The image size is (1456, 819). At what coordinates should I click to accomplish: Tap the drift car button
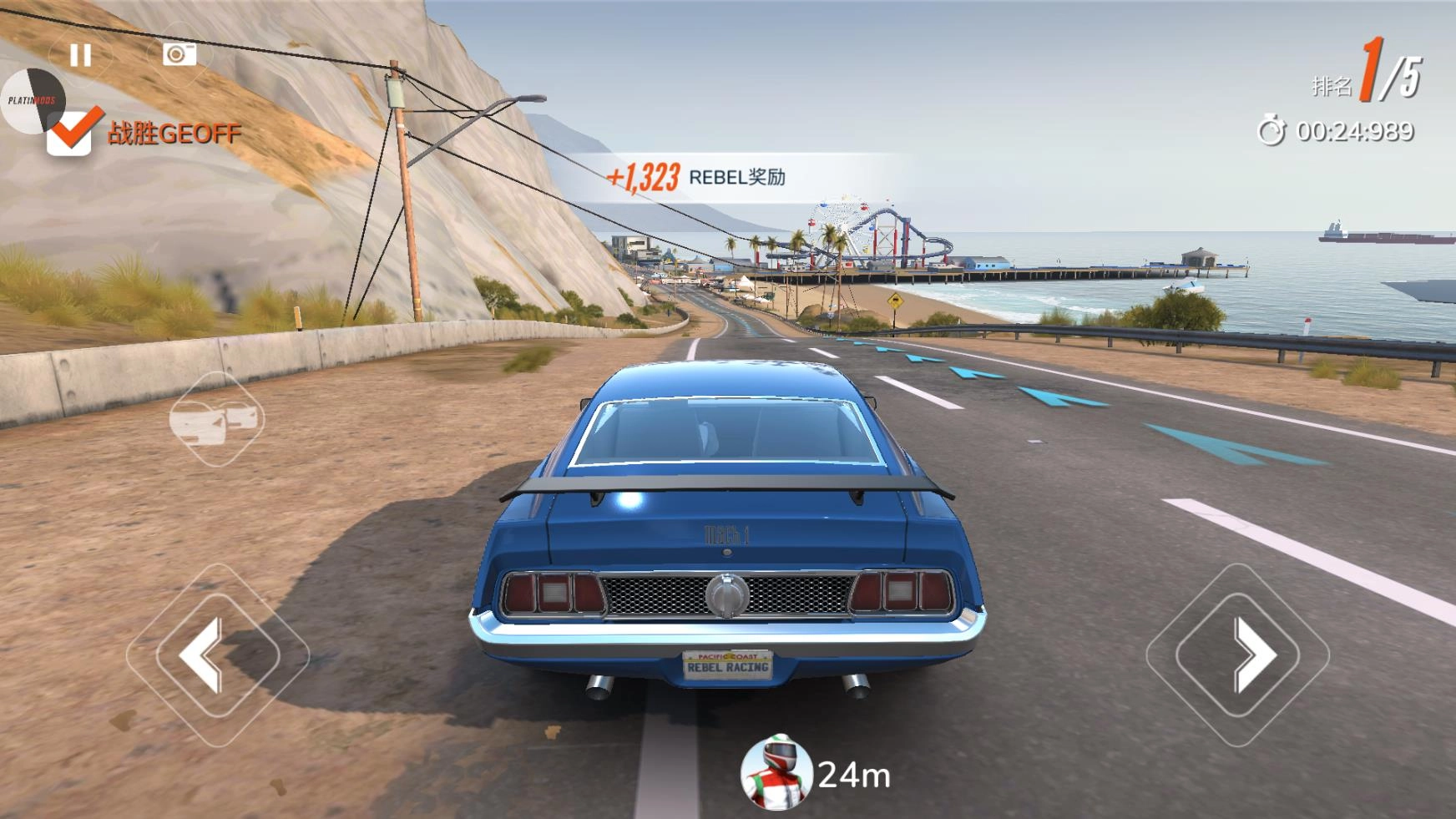[x=216, y=419]
